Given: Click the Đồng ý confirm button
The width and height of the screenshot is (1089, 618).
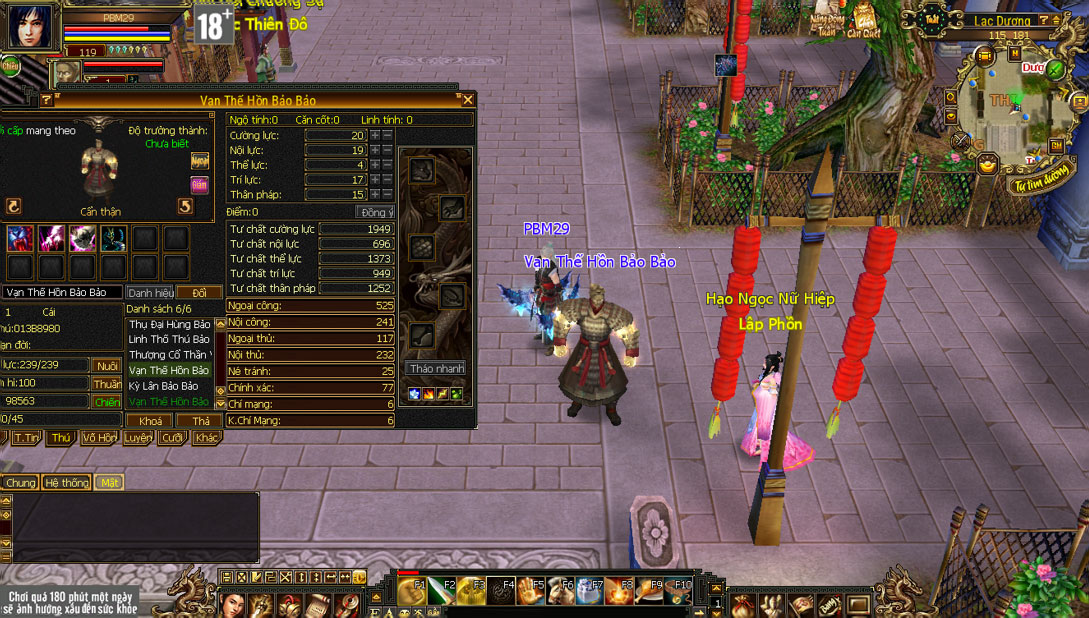Looking at the screenshot, I should click(376, 212).
